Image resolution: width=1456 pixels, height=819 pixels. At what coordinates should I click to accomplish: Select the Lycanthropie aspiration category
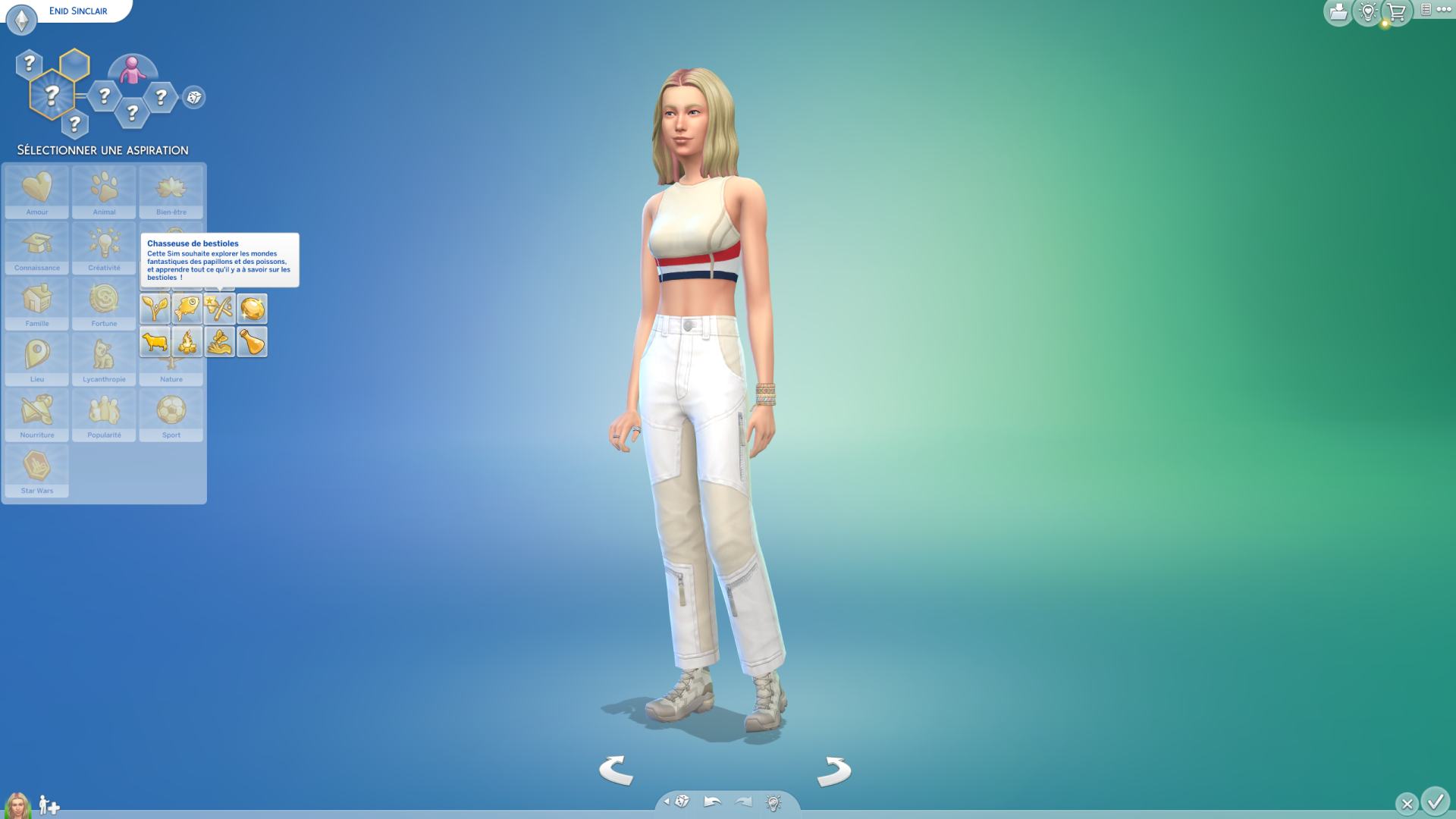point(104,359)
